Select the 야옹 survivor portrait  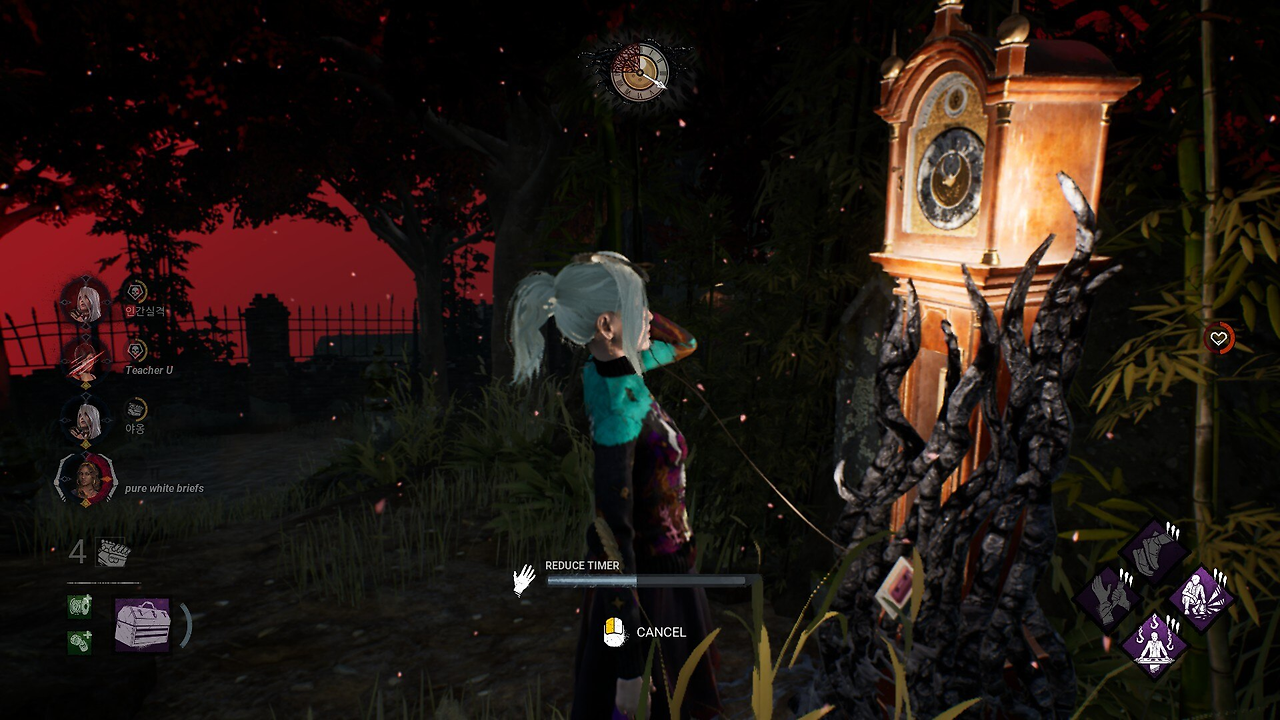(x=85, y=420)
